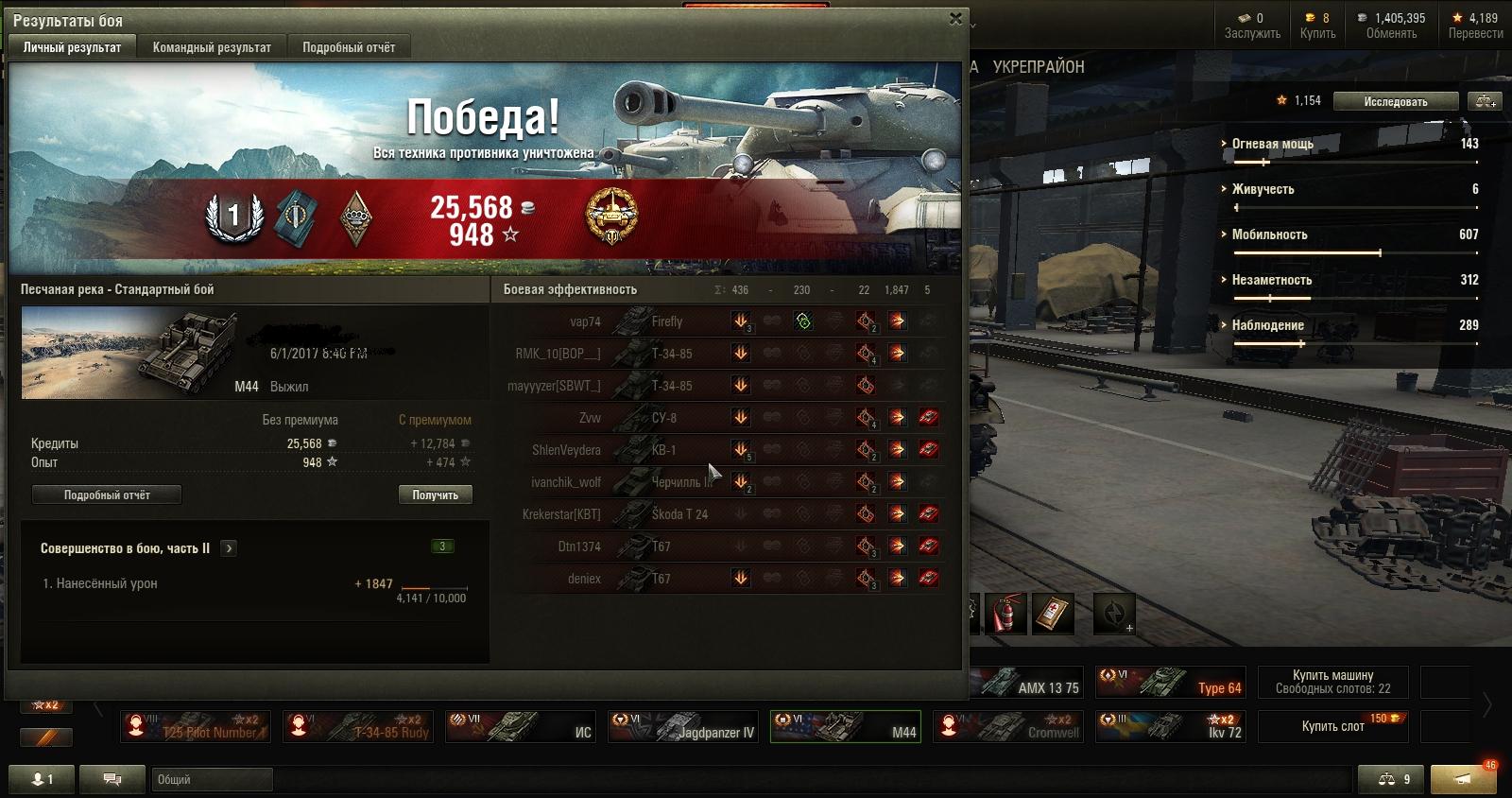Click Перевести to convert free experience

1475,26
